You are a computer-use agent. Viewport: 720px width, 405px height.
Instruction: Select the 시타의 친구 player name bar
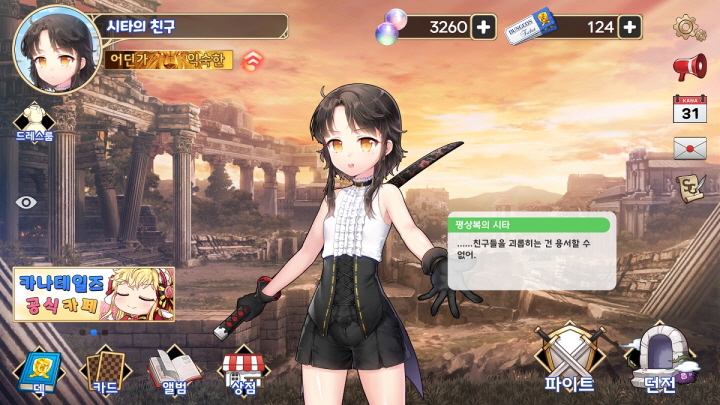[x=190, y=26]
